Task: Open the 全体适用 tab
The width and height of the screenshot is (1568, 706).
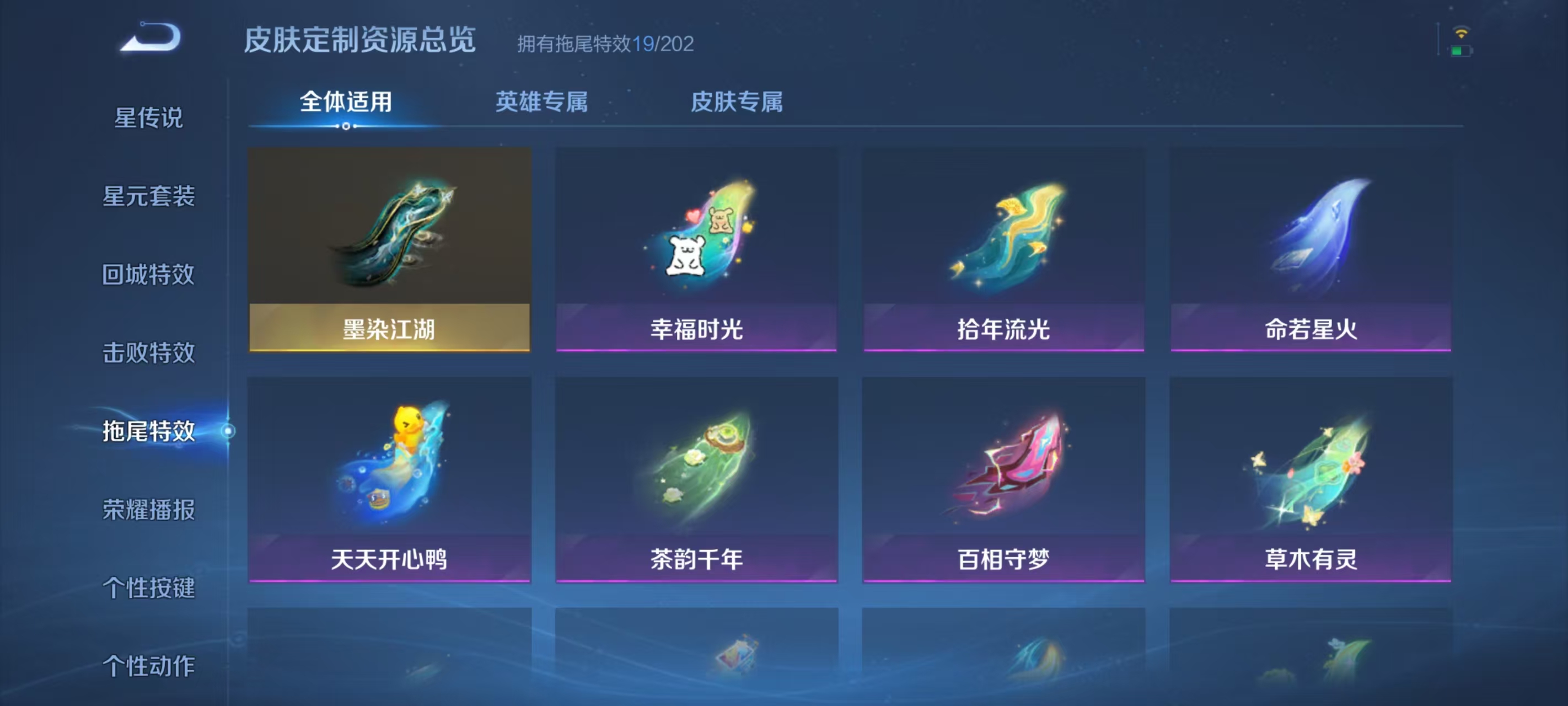Action: coord(345,104)
